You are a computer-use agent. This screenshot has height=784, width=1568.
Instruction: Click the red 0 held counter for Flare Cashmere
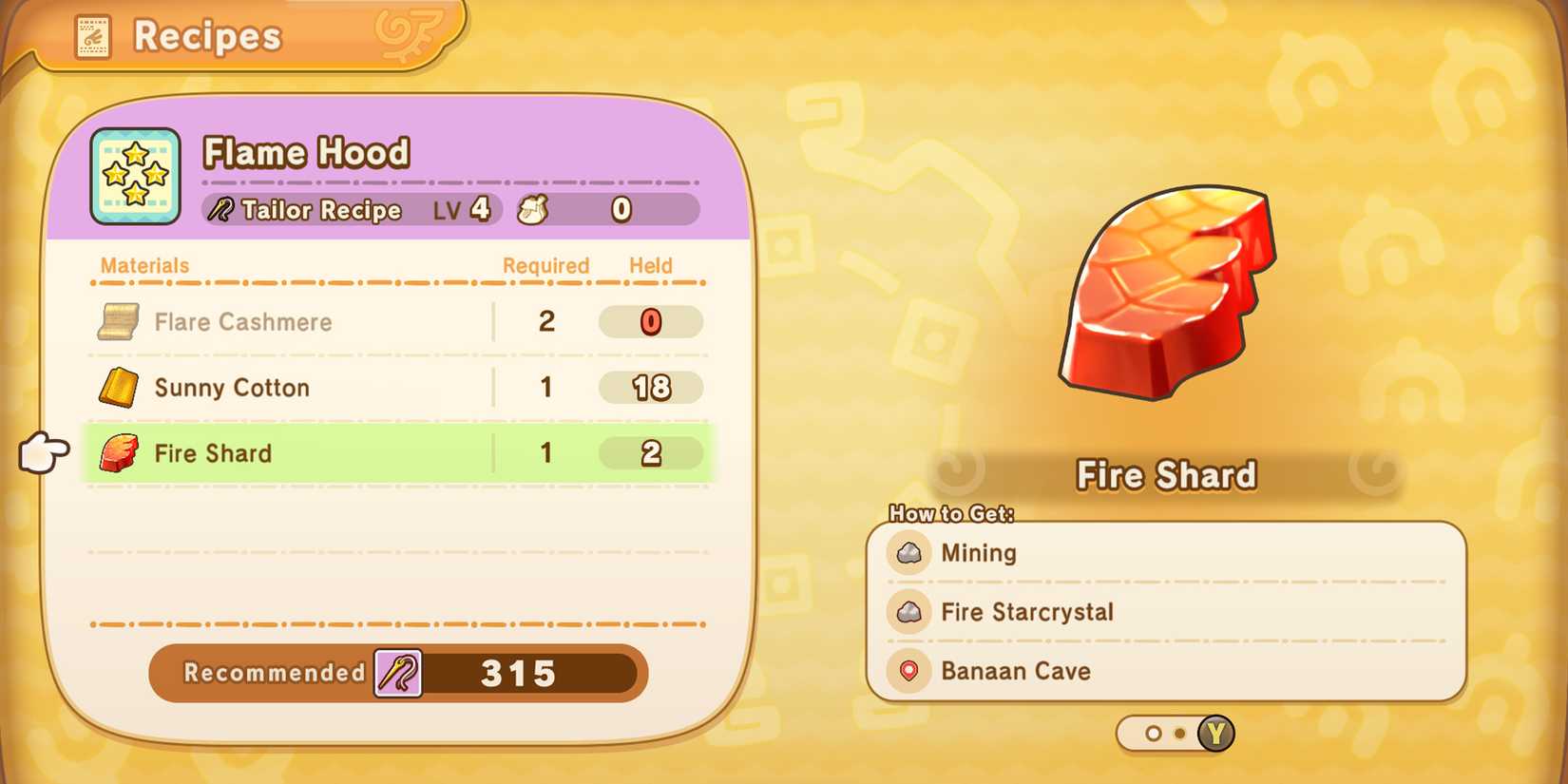[x=650, y=321]
